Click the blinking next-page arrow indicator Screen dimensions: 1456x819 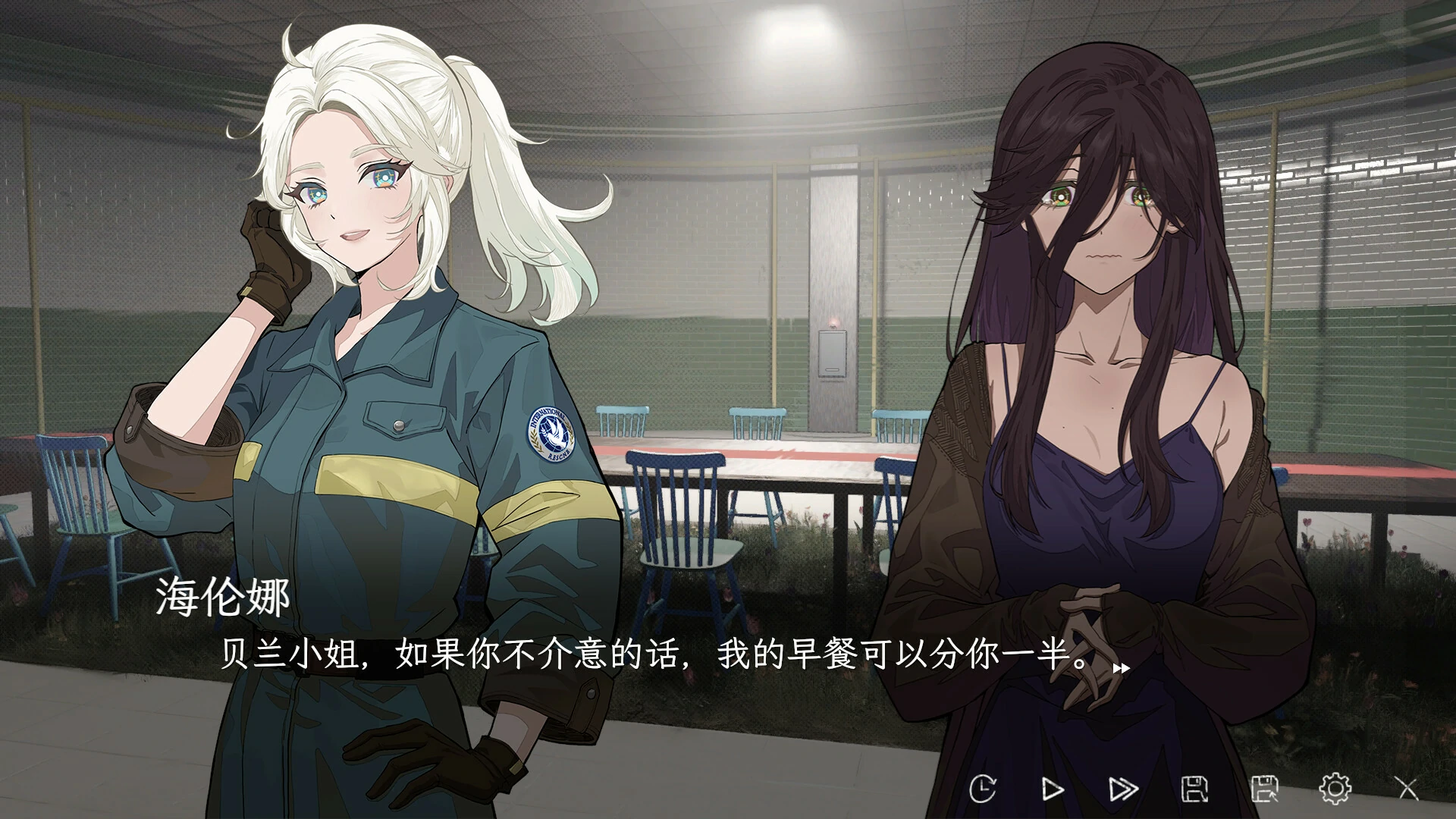(1122, 668)
